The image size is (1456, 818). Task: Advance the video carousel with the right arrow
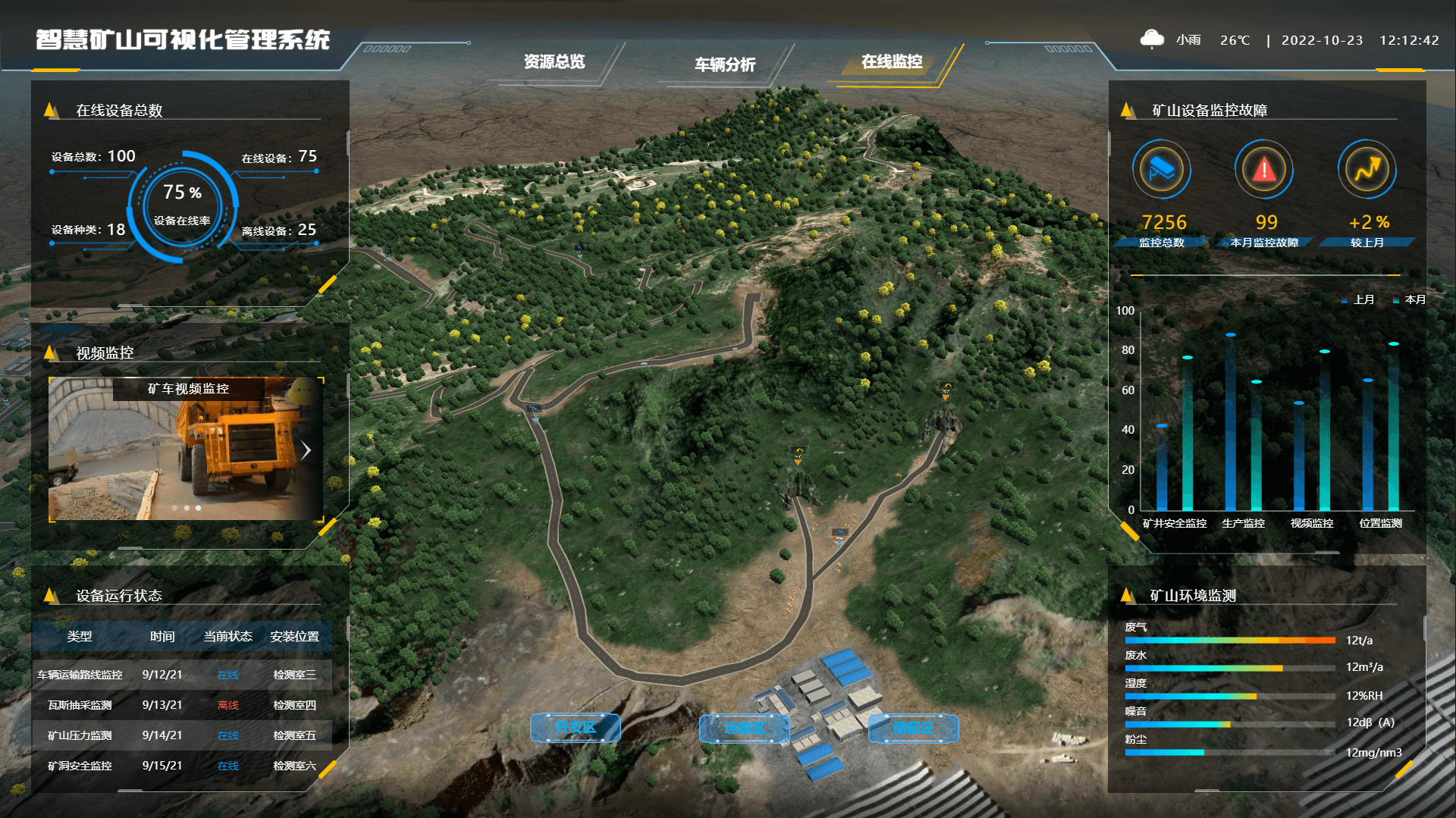[x=306, y=450]
